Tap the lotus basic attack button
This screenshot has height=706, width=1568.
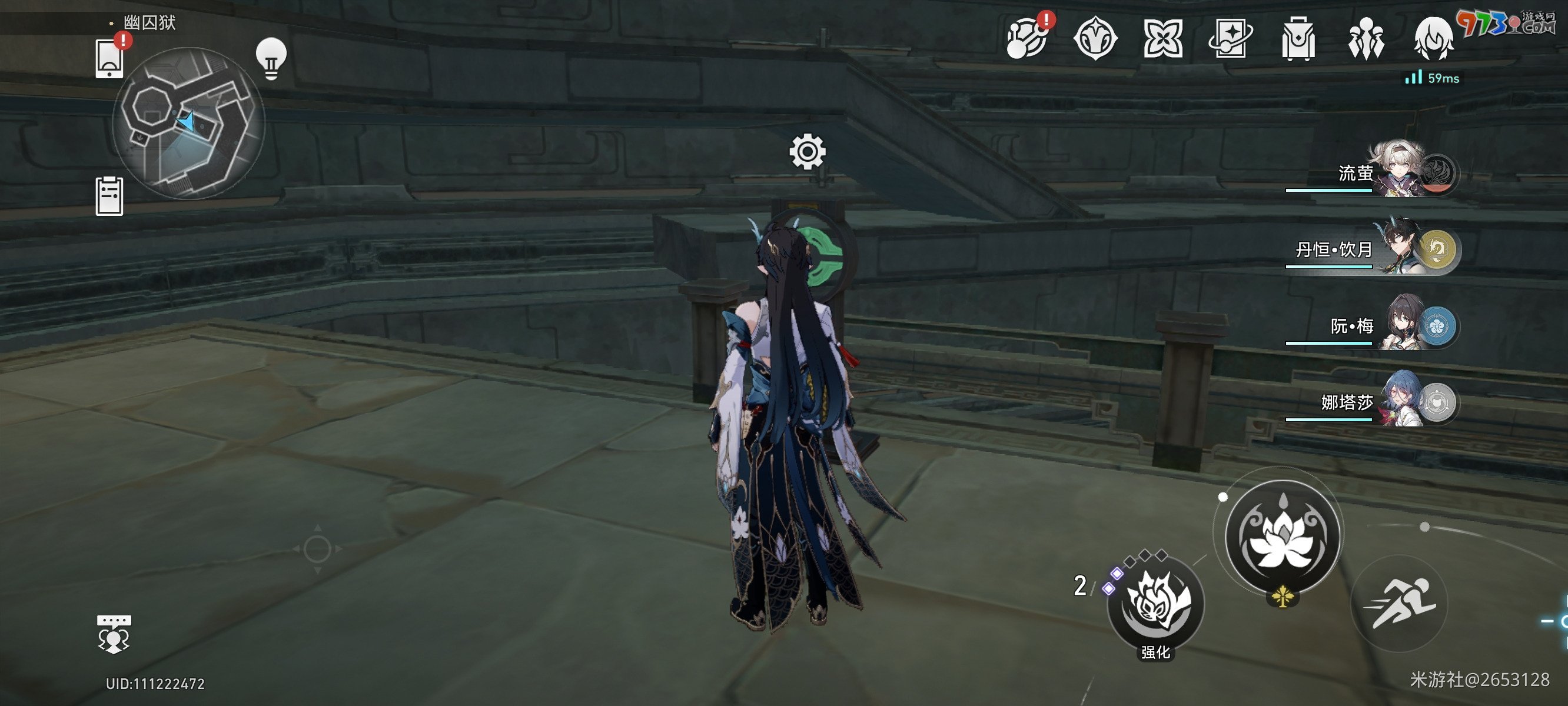tap(1282, 537)
